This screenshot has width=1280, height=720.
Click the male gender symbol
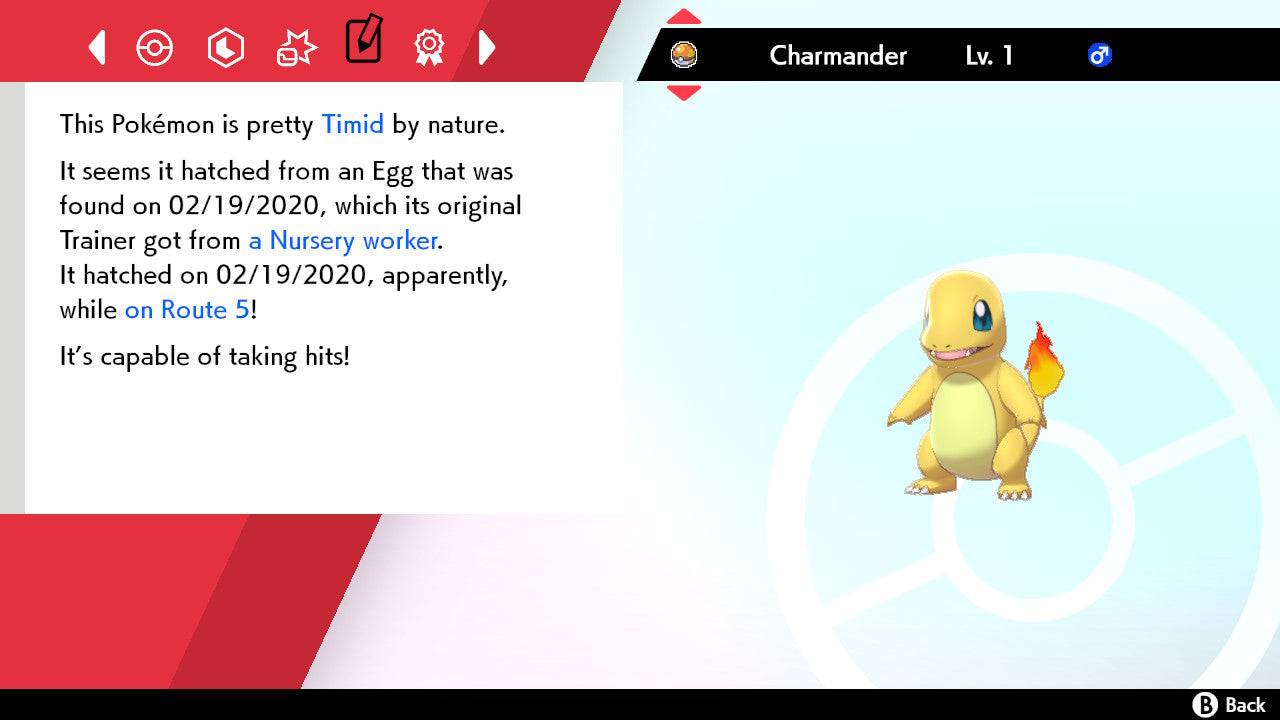click(x=1101, y=56)
